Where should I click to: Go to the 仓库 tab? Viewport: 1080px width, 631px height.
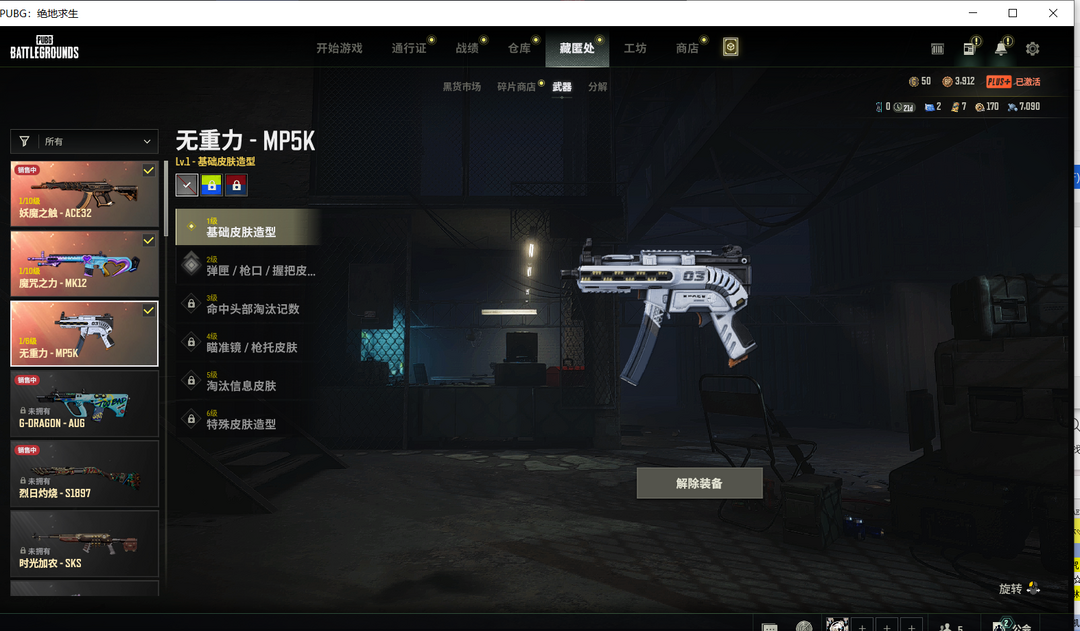(x=519, y=48)
